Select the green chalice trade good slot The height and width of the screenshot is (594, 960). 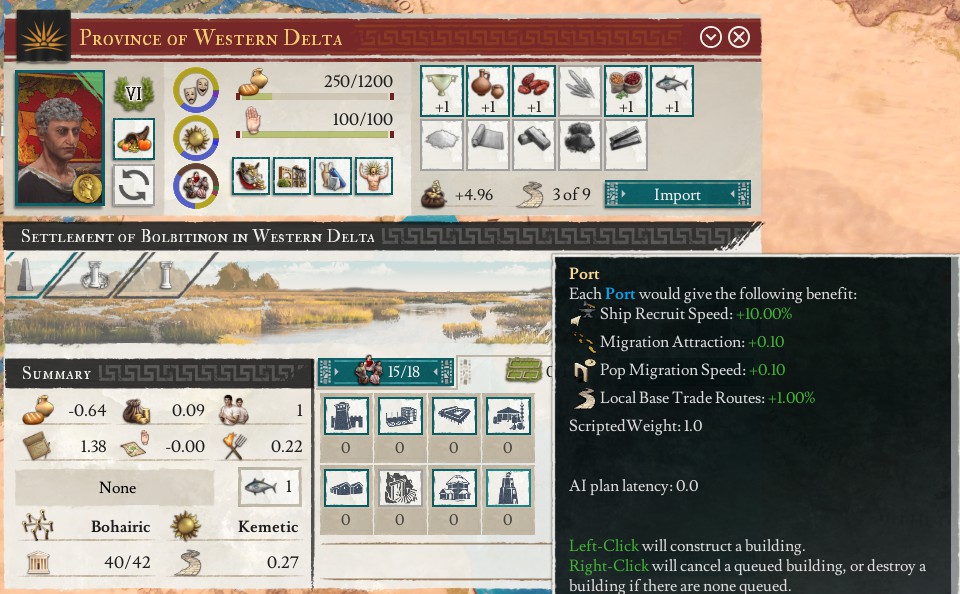pyautogui.click(x=441, y=90)
